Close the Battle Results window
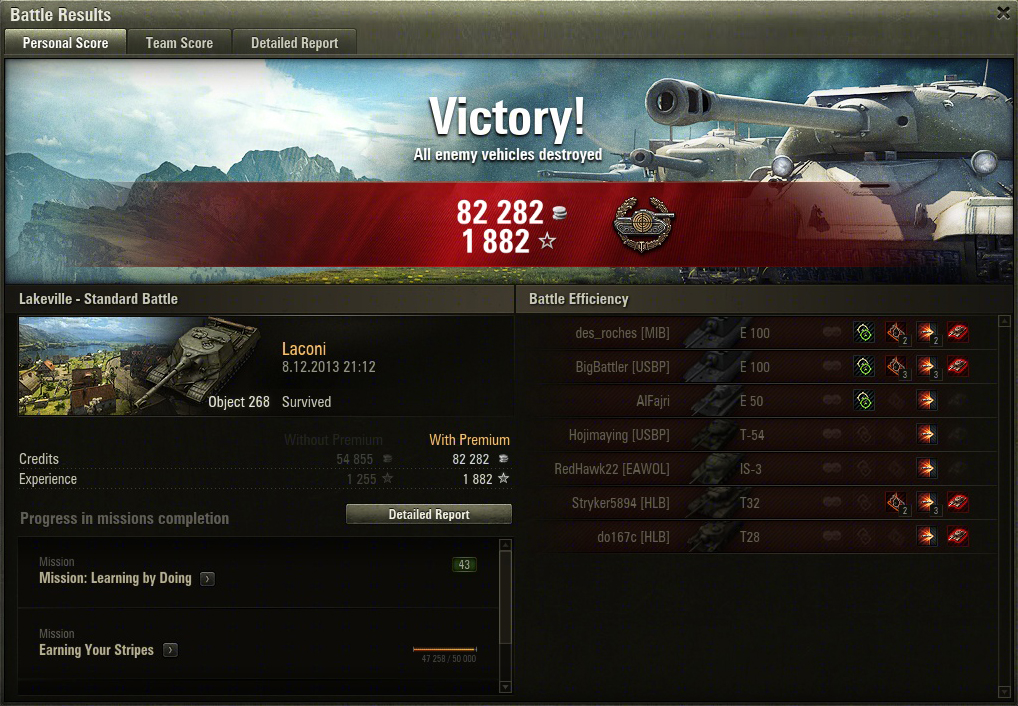1018x706 pixels. click(x=1003, y=13)
